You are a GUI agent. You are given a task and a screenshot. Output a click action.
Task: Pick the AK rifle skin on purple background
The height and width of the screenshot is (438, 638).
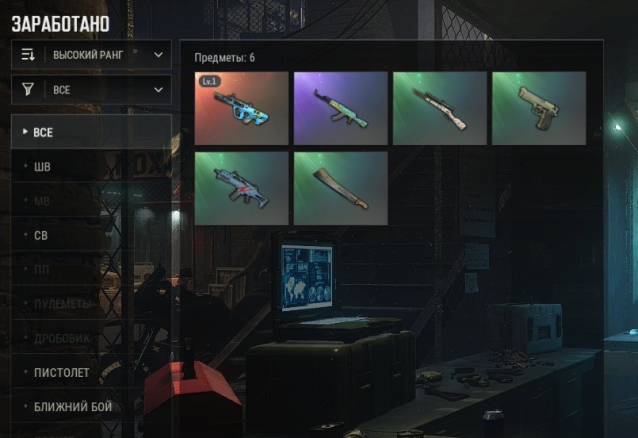(340, 108)
